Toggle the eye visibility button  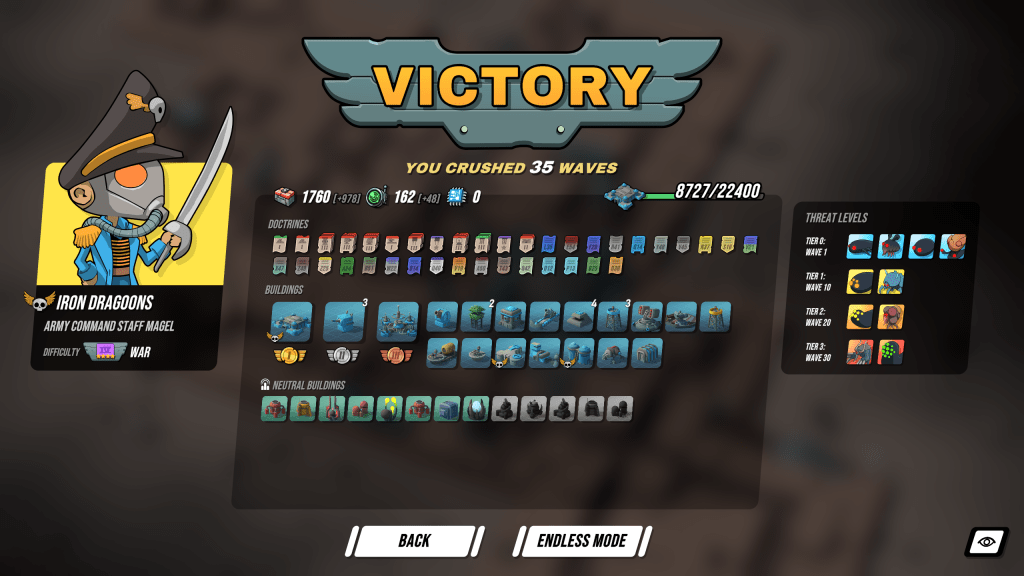coord(986,542)
